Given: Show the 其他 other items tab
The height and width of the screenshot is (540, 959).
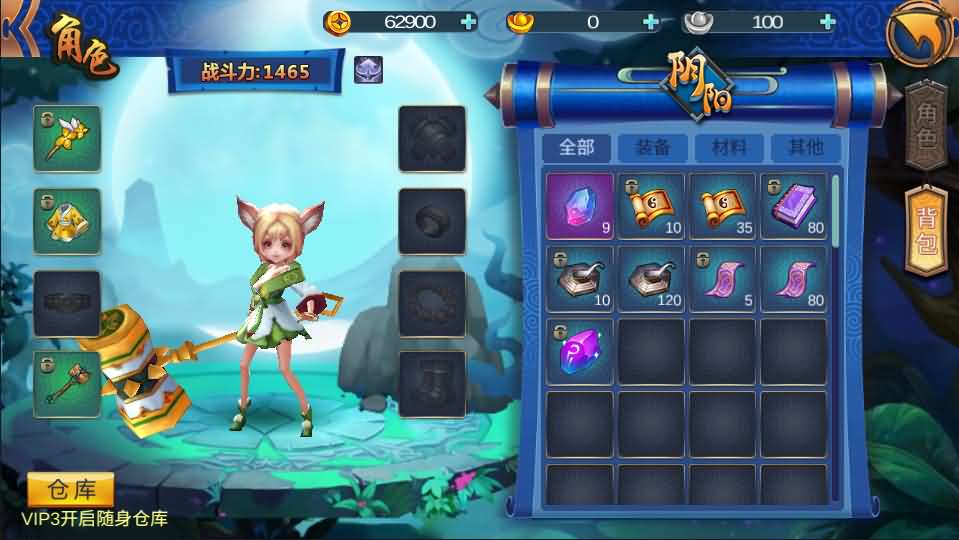Looking at the screenshot, I should tap(805, 147).
